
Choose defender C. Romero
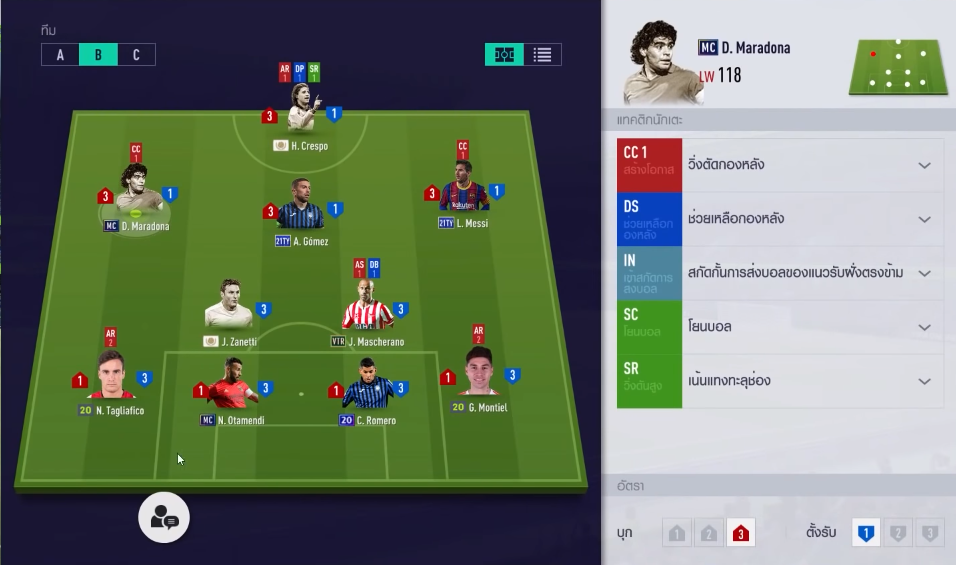[367, 386]
